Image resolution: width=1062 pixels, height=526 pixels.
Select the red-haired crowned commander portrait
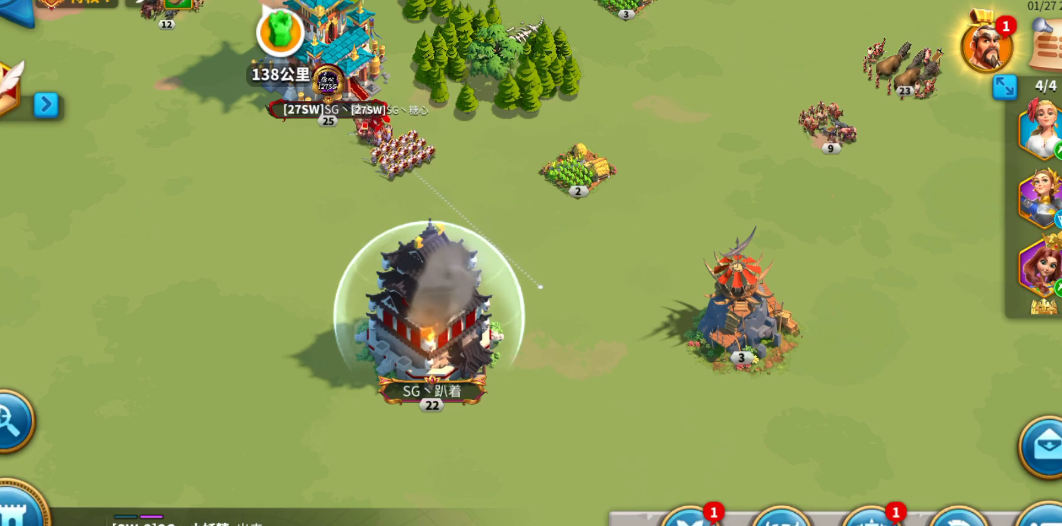1041,266
